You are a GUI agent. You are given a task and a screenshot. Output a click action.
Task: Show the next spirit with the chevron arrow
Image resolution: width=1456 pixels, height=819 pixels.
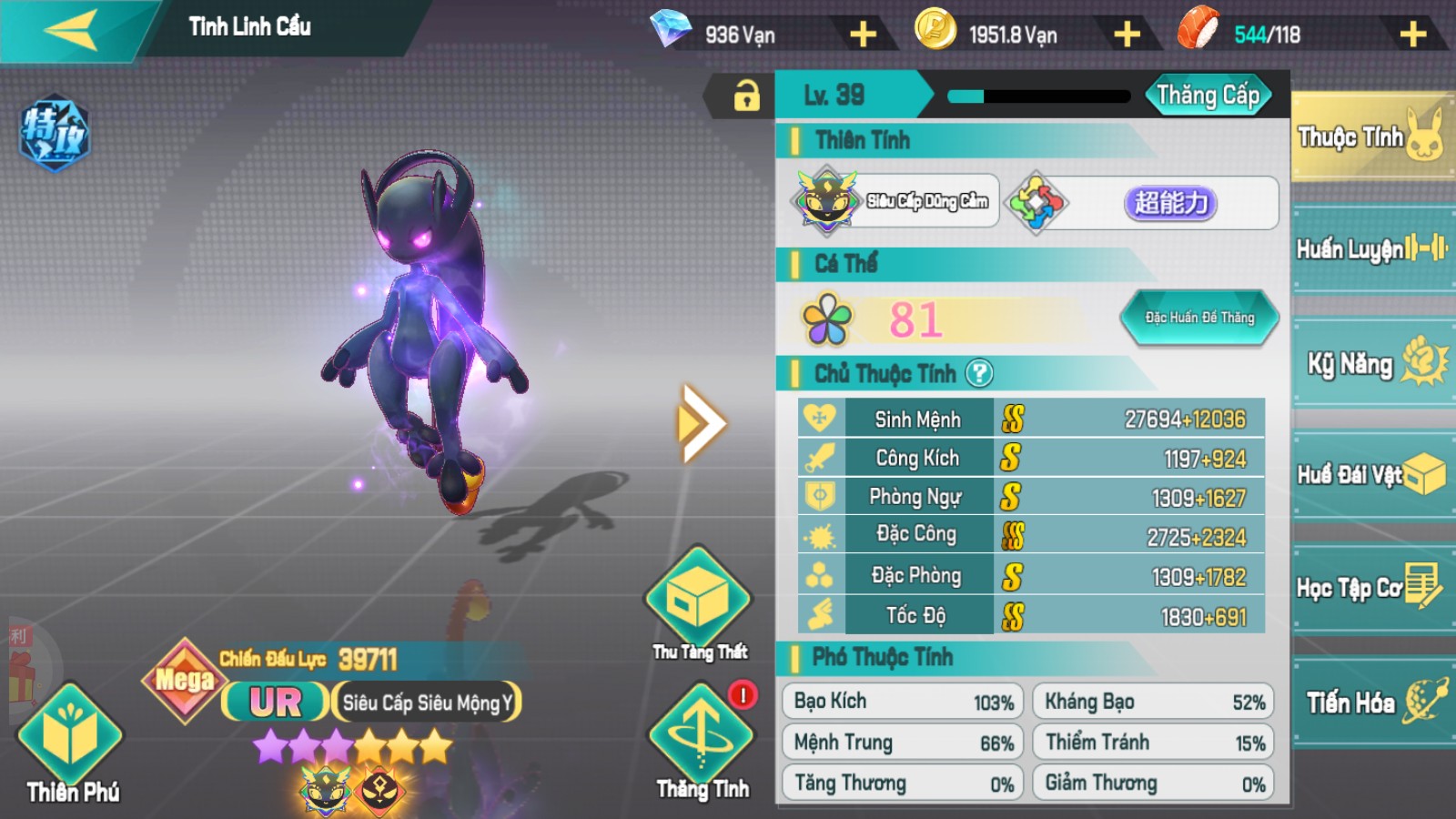(701, 423)
